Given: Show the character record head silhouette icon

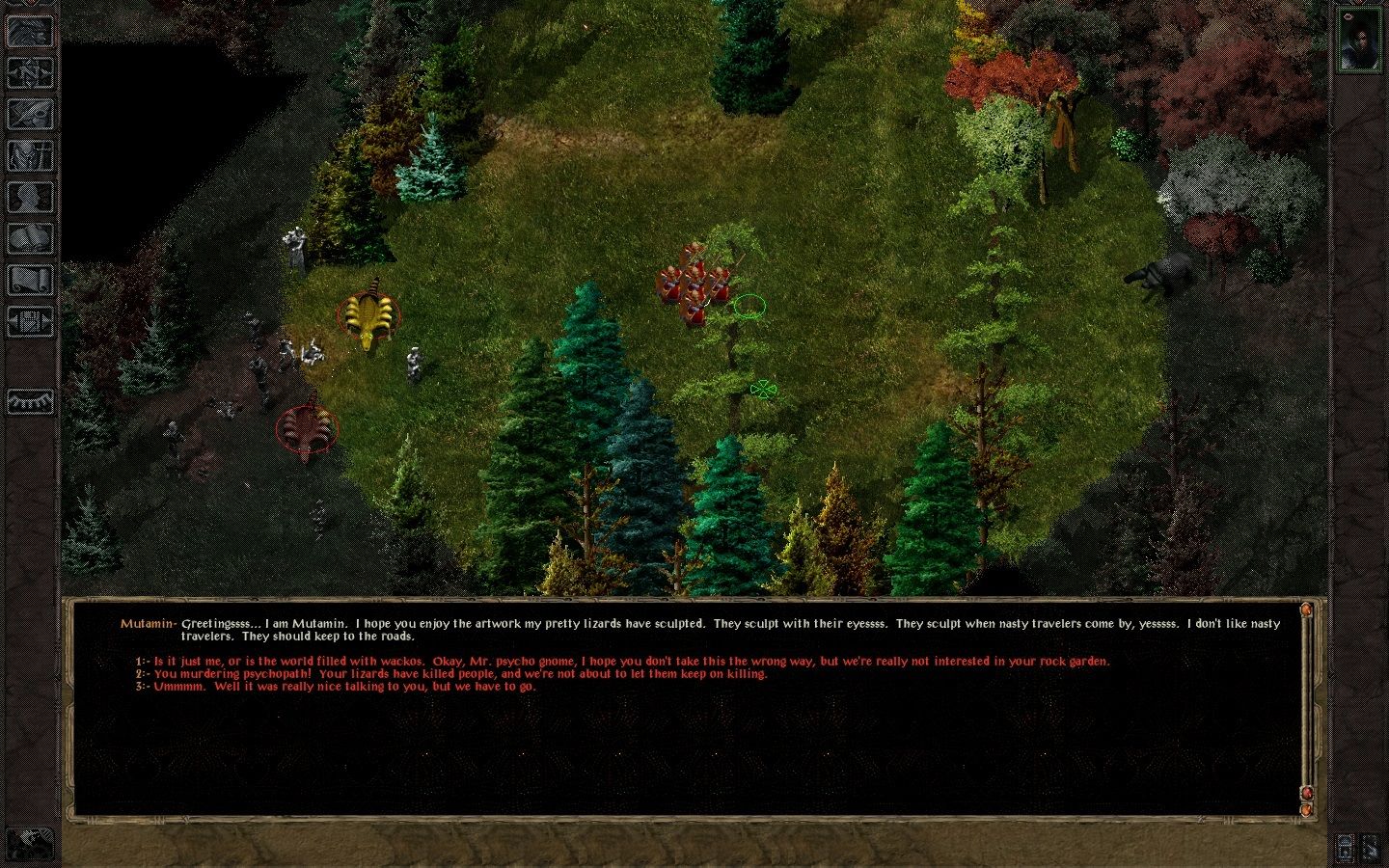Looking at the screenshot, I should (x=30, y=197).
